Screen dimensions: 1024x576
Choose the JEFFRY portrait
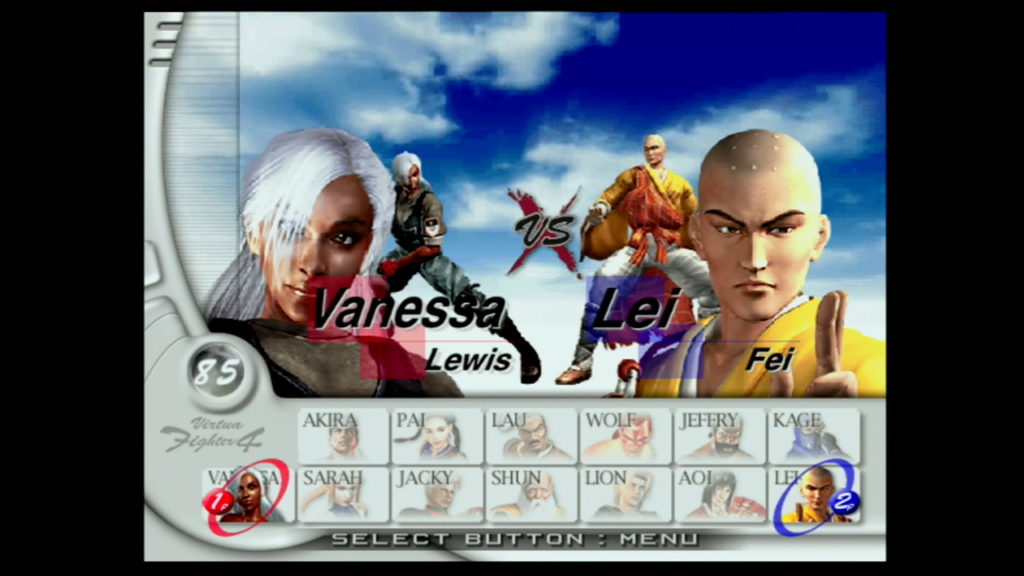click(719, 435)
